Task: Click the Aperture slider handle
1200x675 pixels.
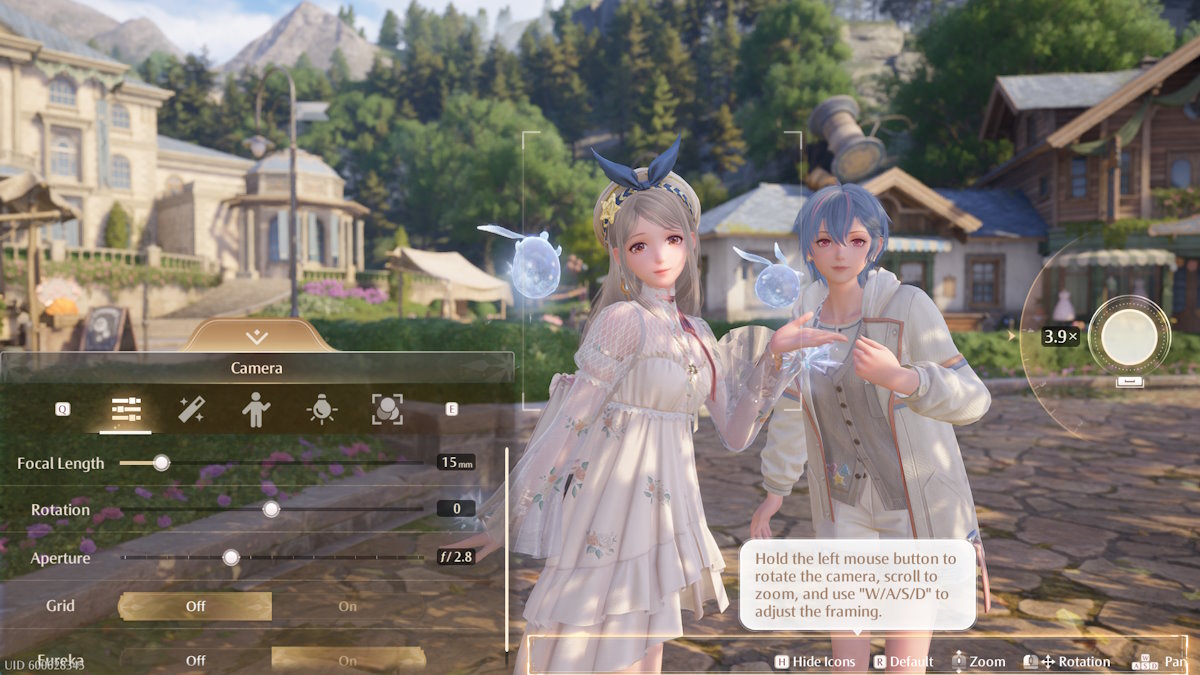Action: coord(231,558)
